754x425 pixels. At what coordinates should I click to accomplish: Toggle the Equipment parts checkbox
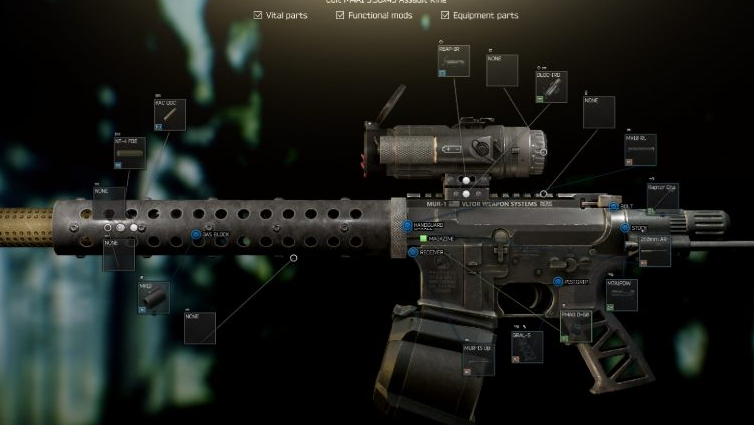coord(444,16)
